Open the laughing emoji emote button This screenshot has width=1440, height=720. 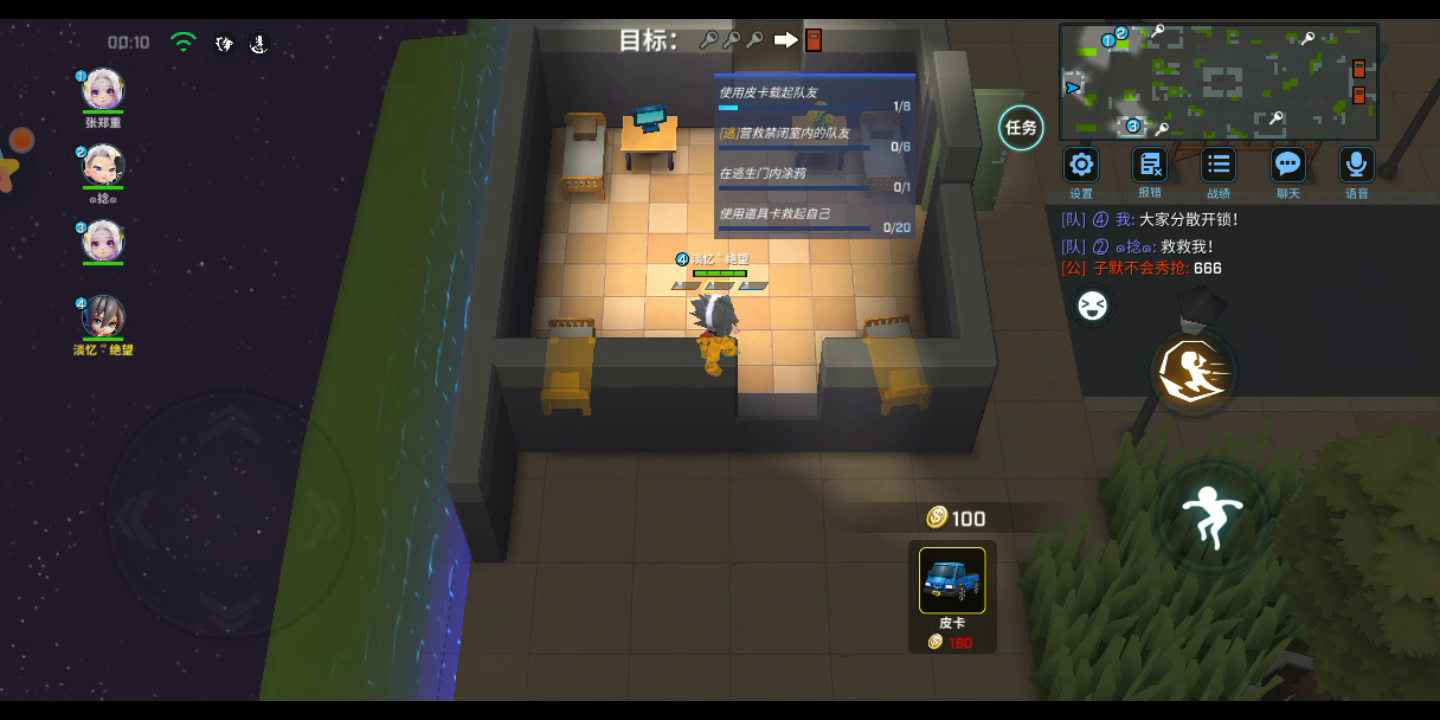point(1092,306)
